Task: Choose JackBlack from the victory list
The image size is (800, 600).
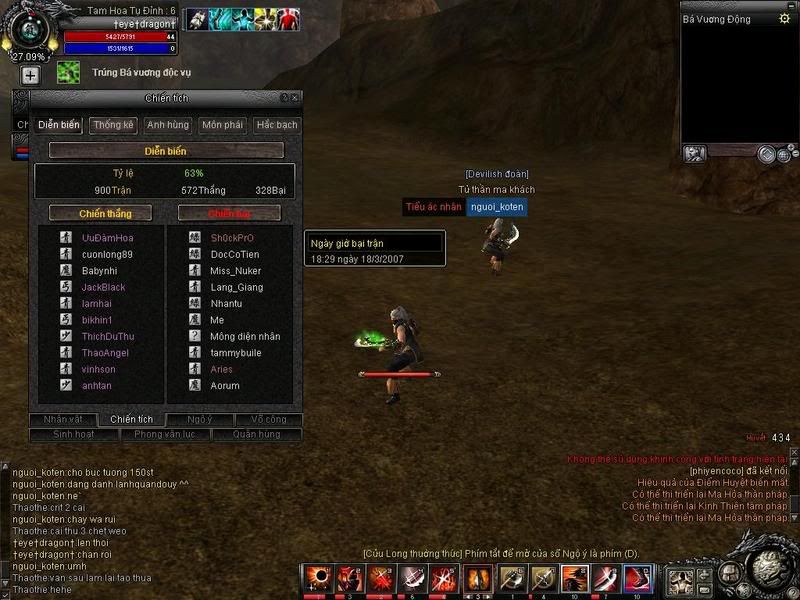Action: 104,287
